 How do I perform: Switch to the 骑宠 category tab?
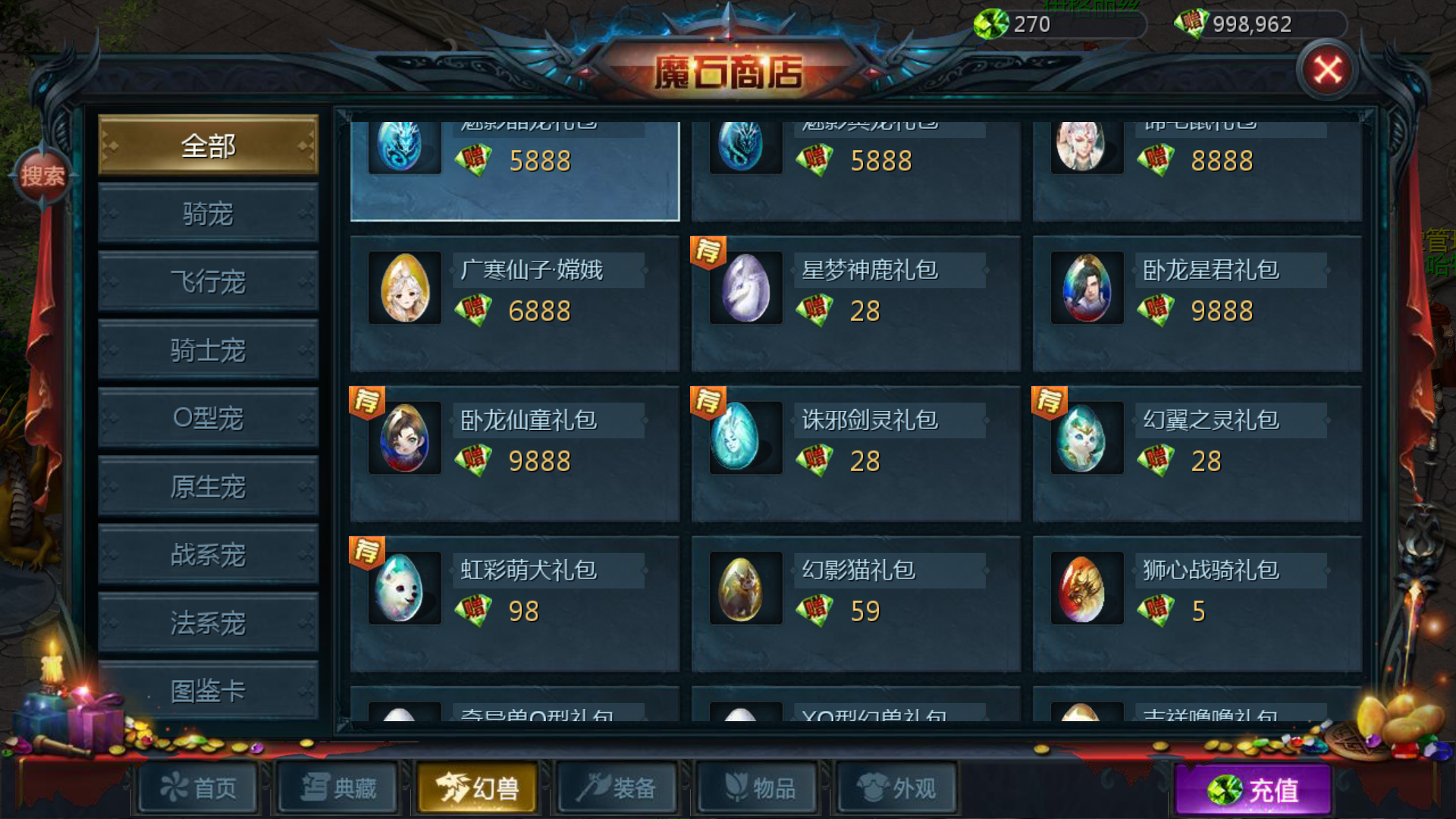pos(207,214)
